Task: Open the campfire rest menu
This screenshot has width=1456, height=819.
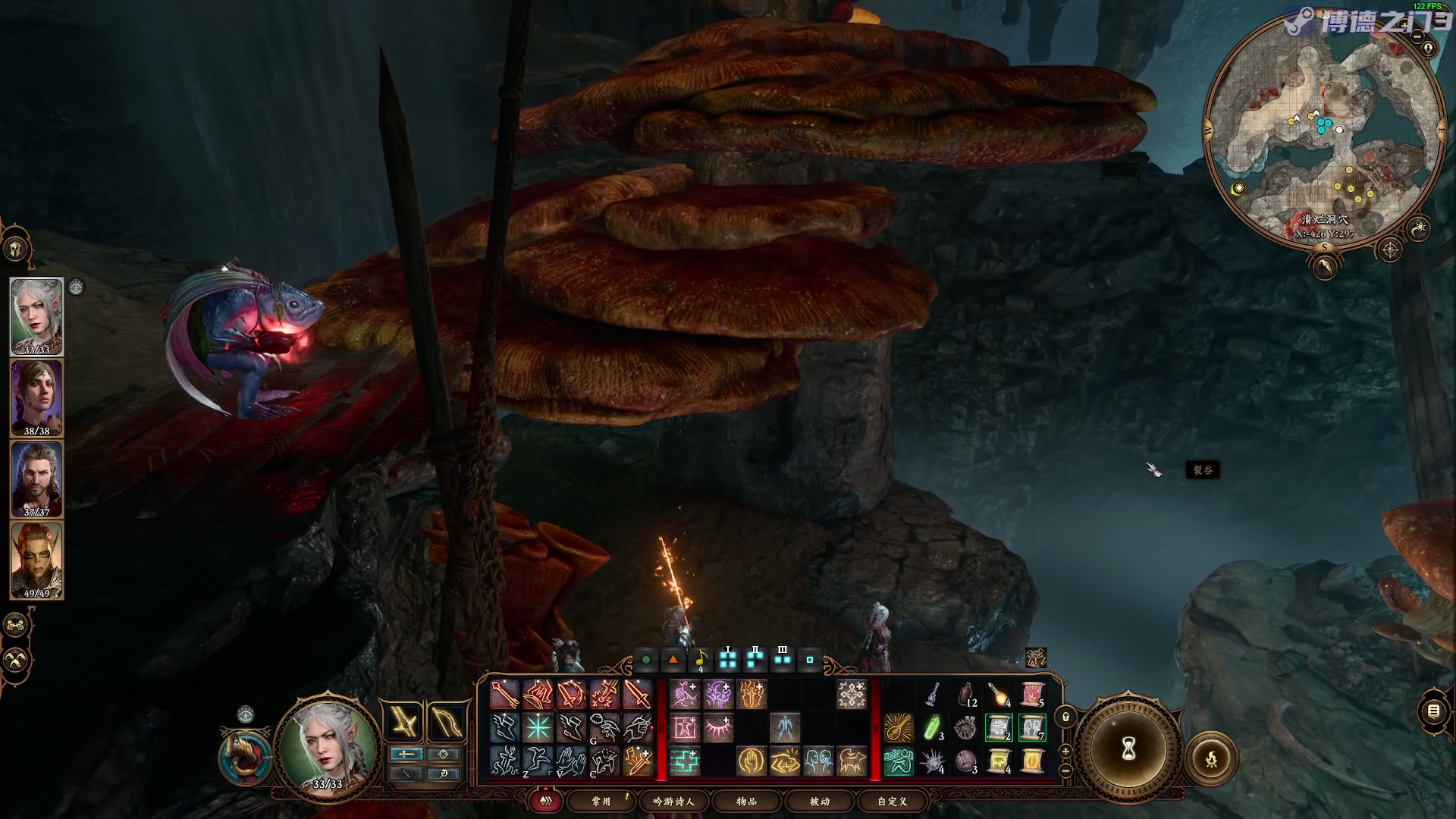Action: [1211, 758]
